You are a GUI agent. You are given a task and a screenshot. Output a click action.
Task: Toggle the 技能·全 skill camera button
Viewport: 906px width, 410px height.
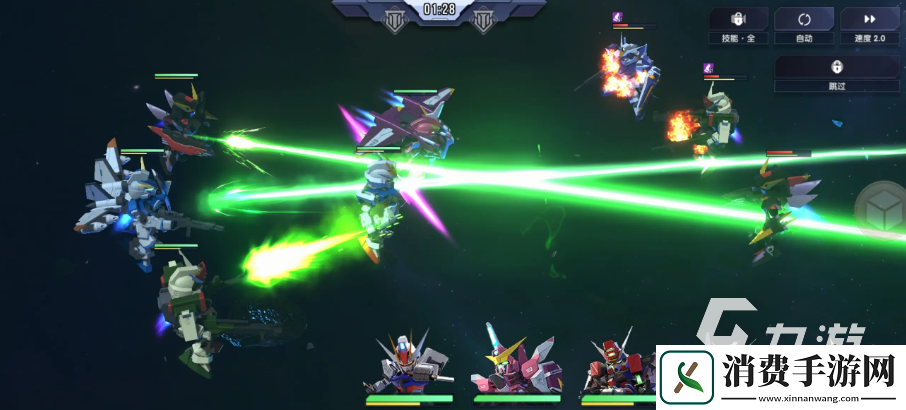click(x=739, y=26)
